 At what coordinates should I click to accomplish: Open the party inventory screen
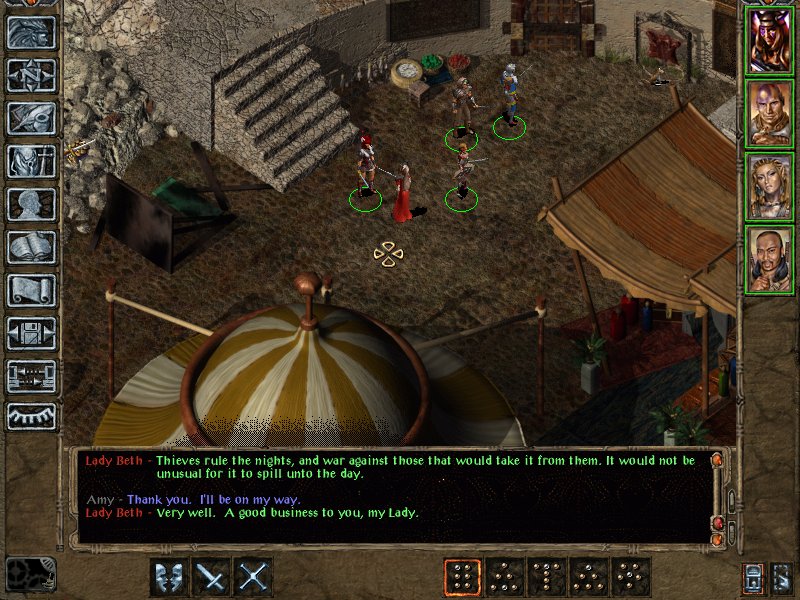pyautogui.click(x=32, y=161)
